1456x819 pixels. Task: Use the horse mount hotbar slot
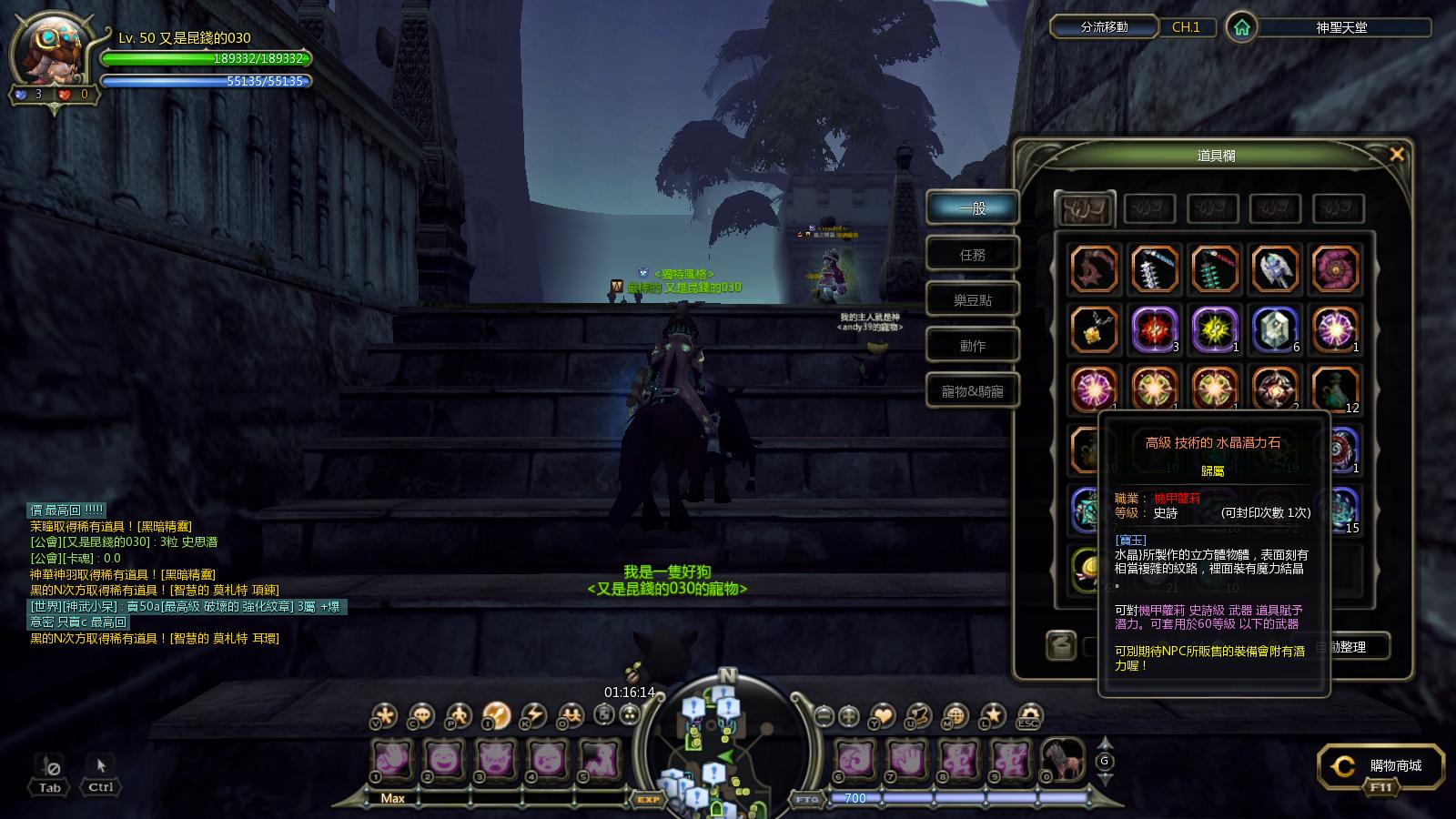tap(1061, 759)
